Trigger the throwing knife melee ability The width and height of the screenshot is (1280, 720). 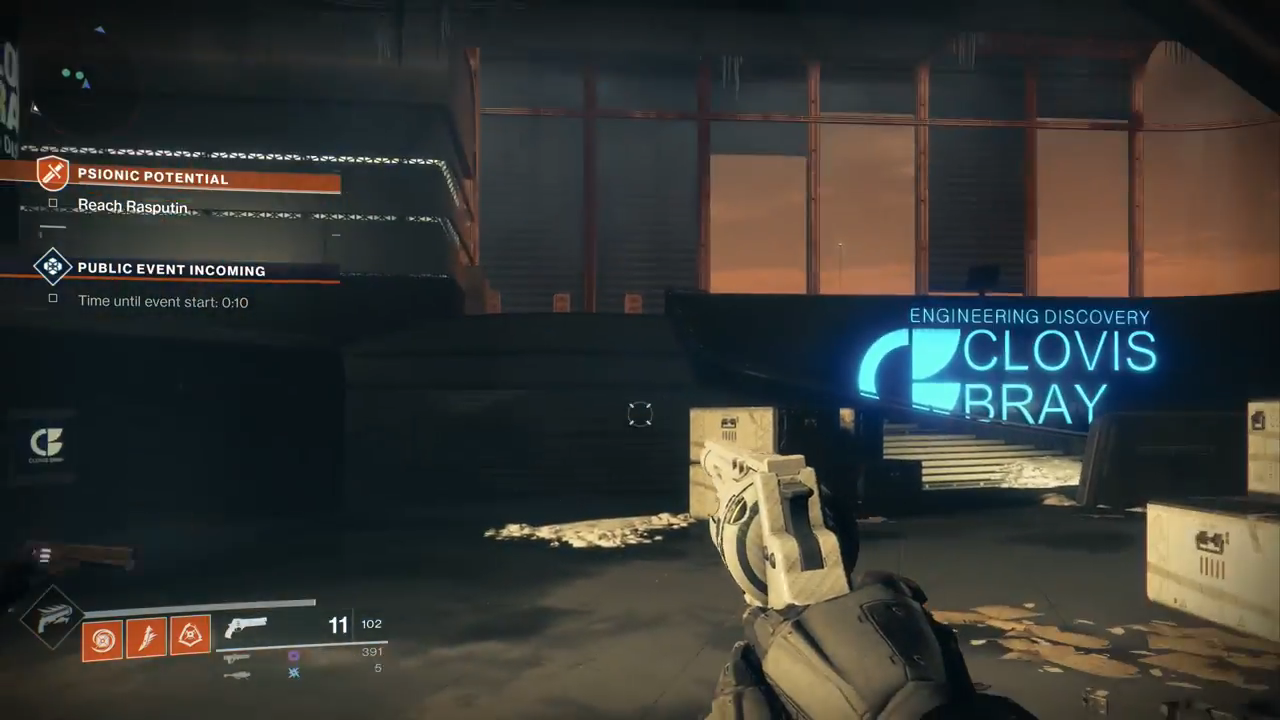pos(146,638)
